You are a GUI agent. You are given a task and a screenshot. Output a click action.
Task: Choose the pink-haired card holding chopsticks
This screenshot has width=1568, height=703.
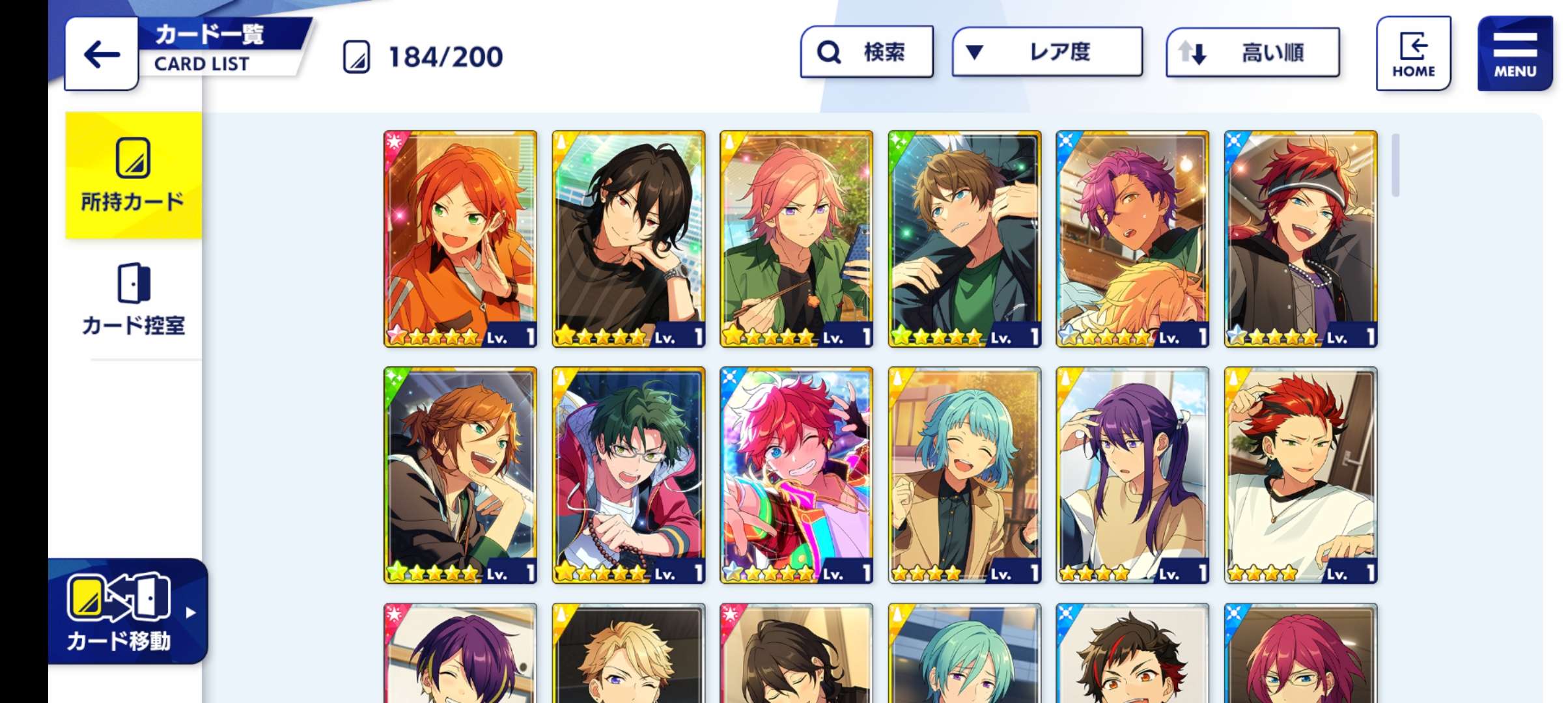tap(796, 239)
